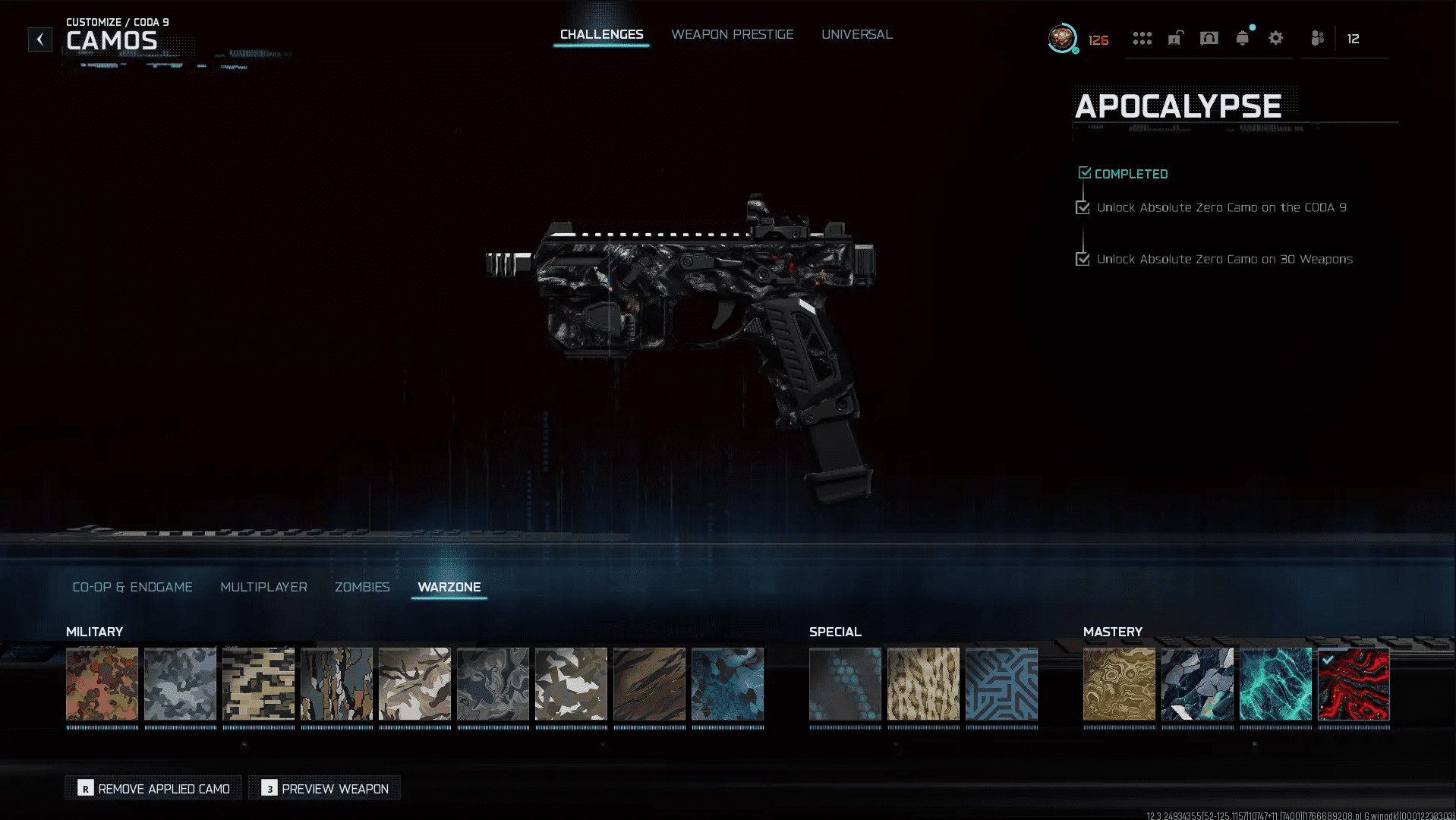Image resolution: width=1456 pixels, height=820 pixels.
Task: Open the nine-dot grid menu
Action: pyautogui.click(x=1142, y=39)
